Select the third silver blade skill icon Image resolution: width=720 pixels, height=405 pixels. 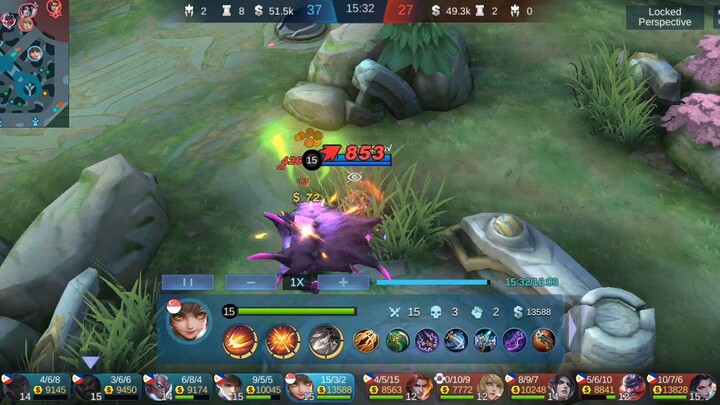coord(325,340)
